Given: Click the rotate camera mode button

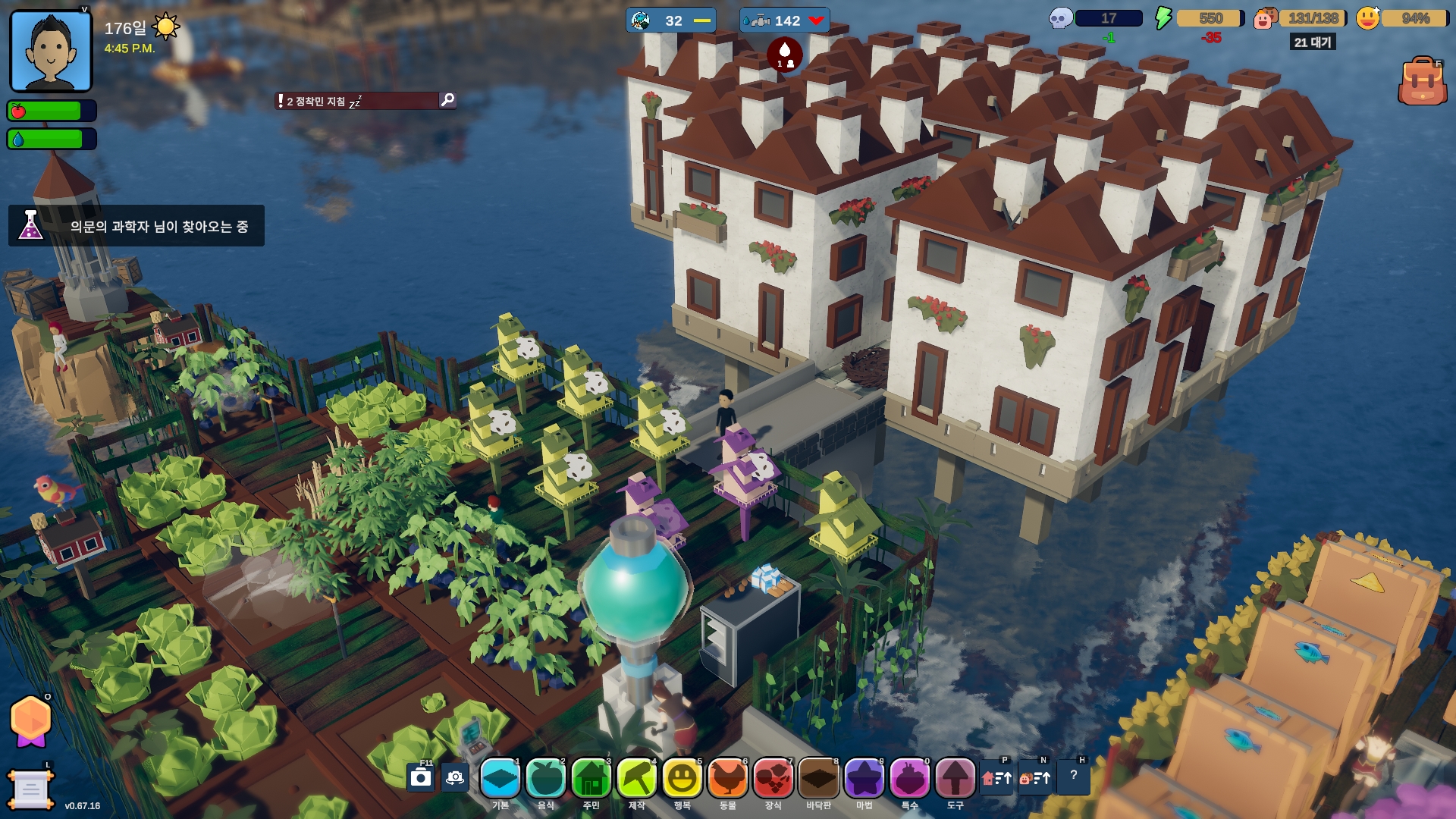Looking at the screenshot, I should 455,778.
